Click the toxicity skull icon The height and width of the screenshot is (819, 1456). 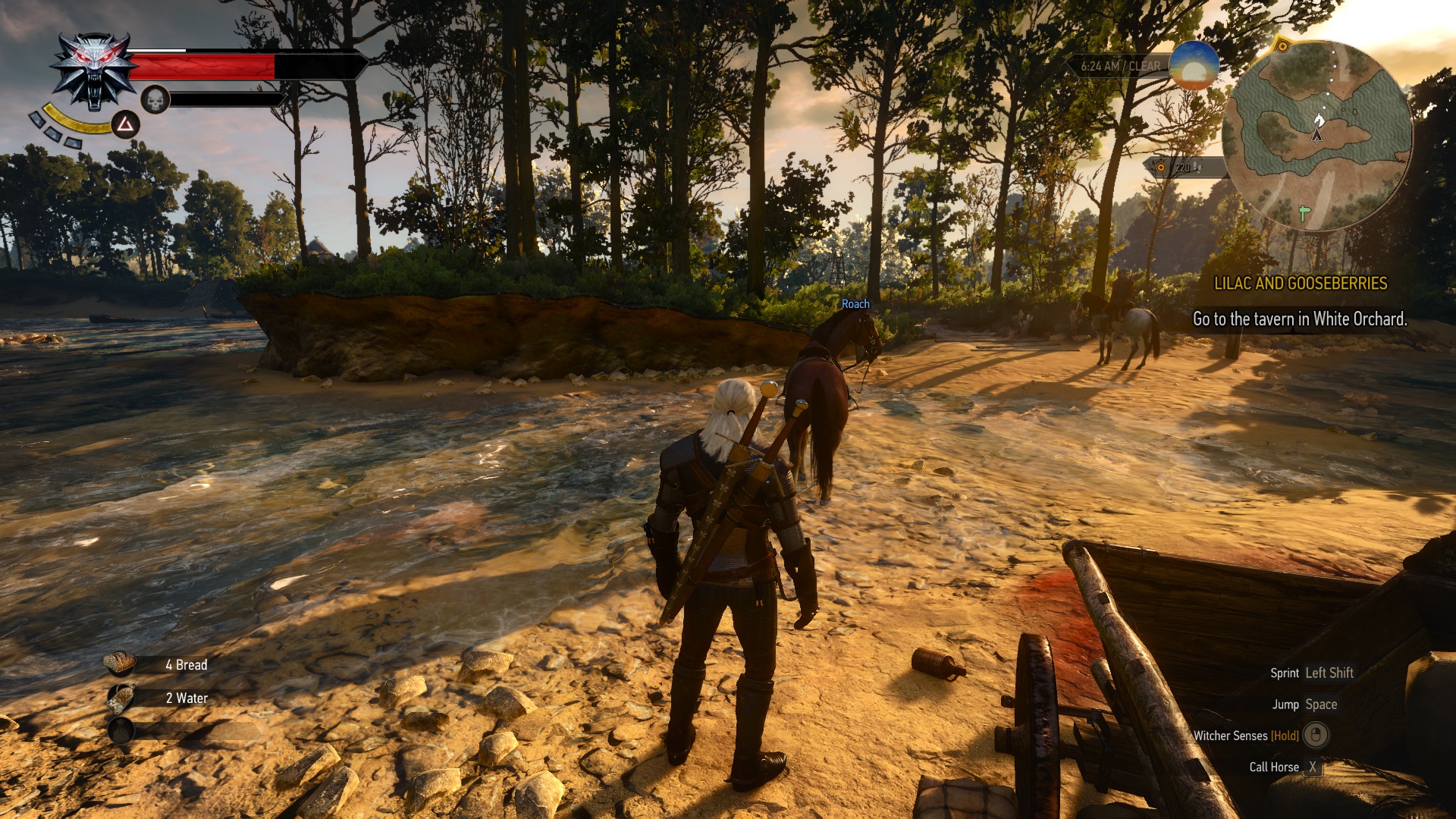[155, 99]
